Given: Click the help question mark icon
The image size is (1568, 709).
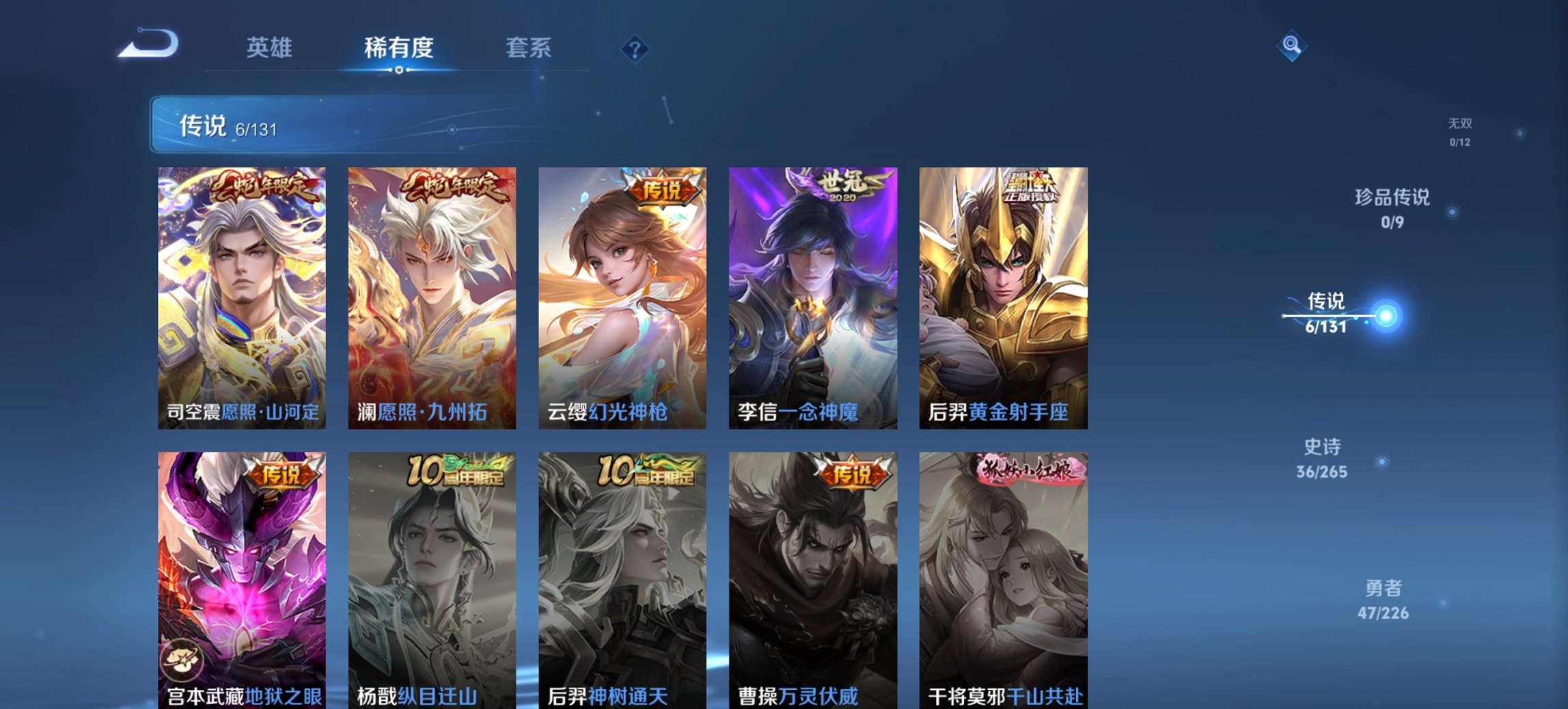Looking at the screenshot, I should pos(633,48).
